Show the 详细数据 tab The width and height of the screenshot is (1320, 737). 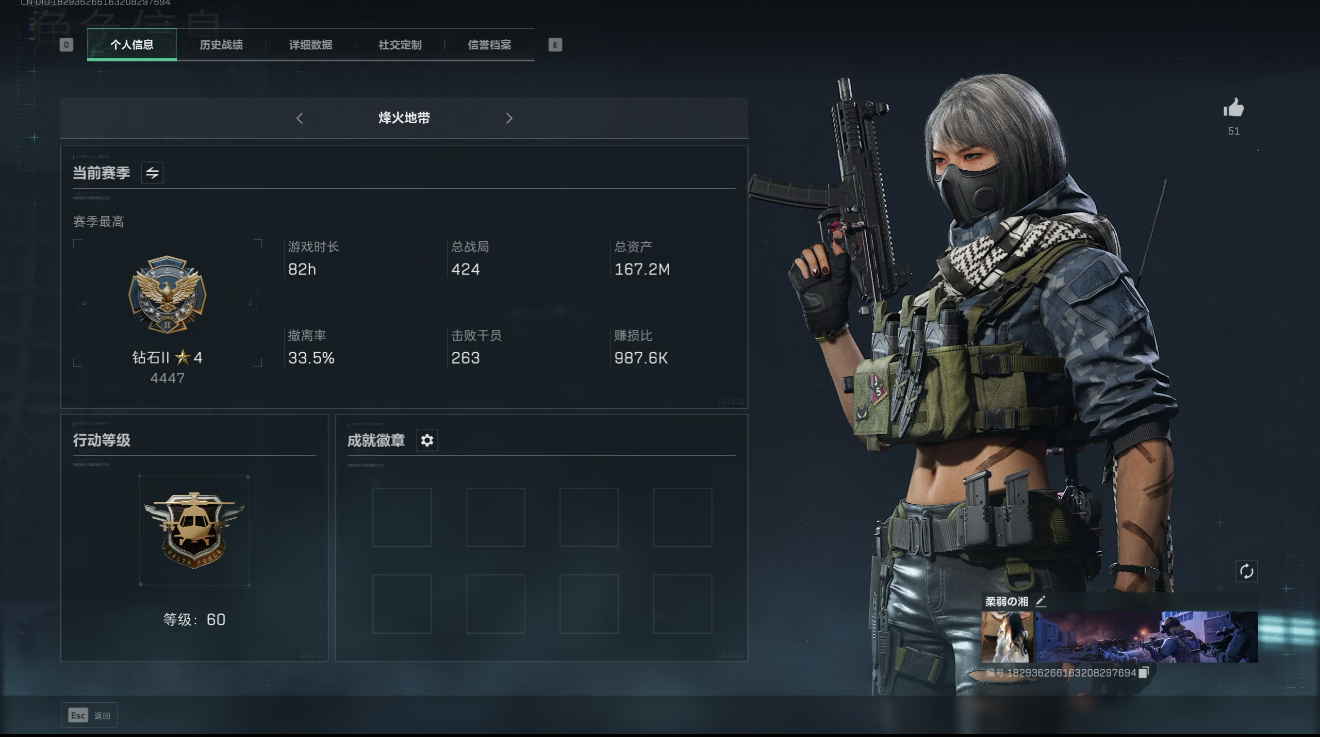tap(311, 45)
